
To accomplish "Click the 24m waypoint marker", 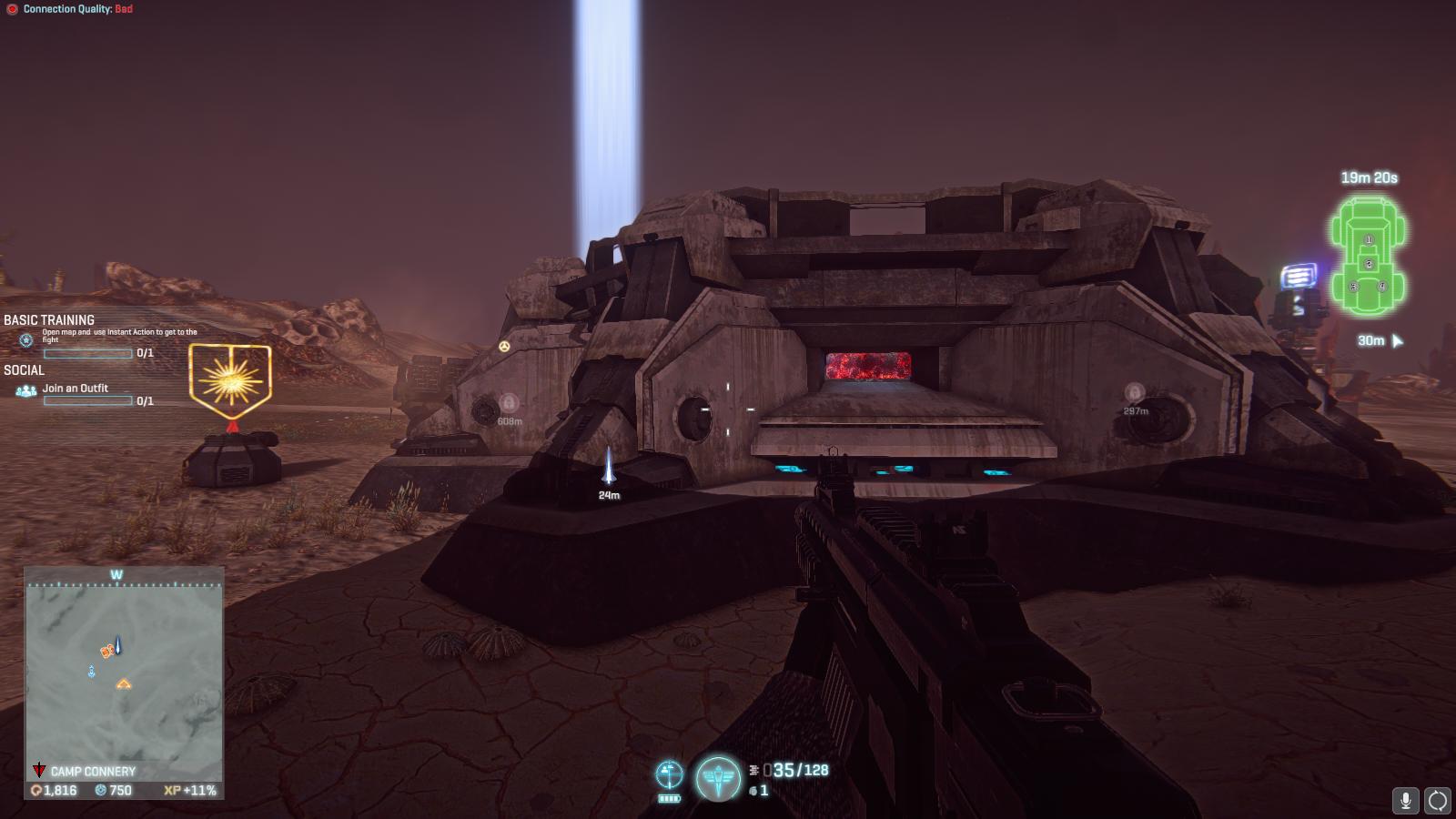I will tap(609, 466).
